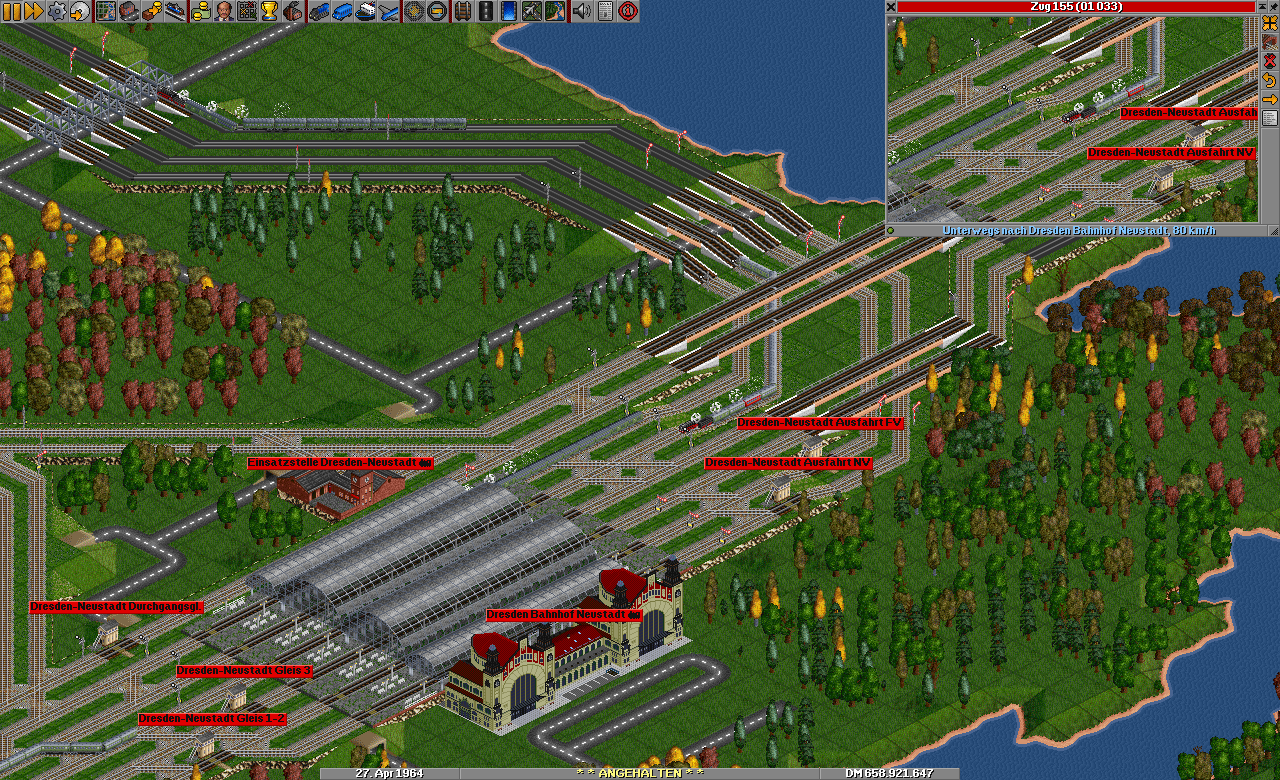Viewport: 1280px width, 780px height.
Task: Open the red help information icon
Action: pyautogui.click(x=628, y=11)
